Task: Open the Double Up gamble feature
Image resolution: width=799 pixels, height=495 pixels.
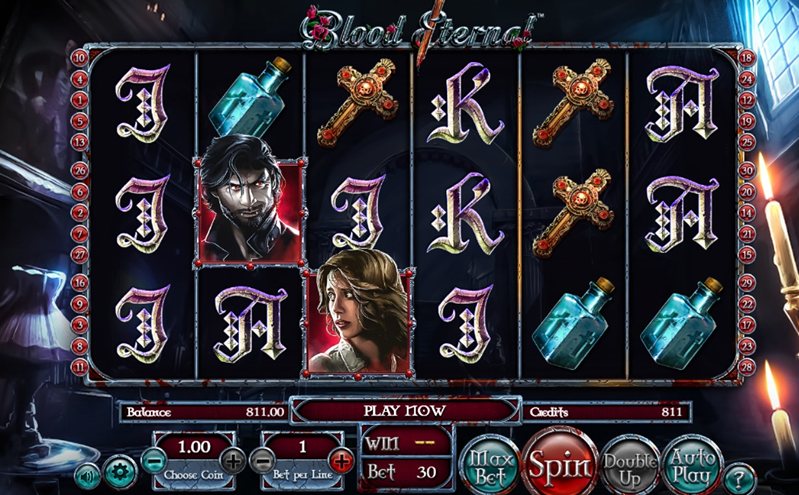Action: 630,464
